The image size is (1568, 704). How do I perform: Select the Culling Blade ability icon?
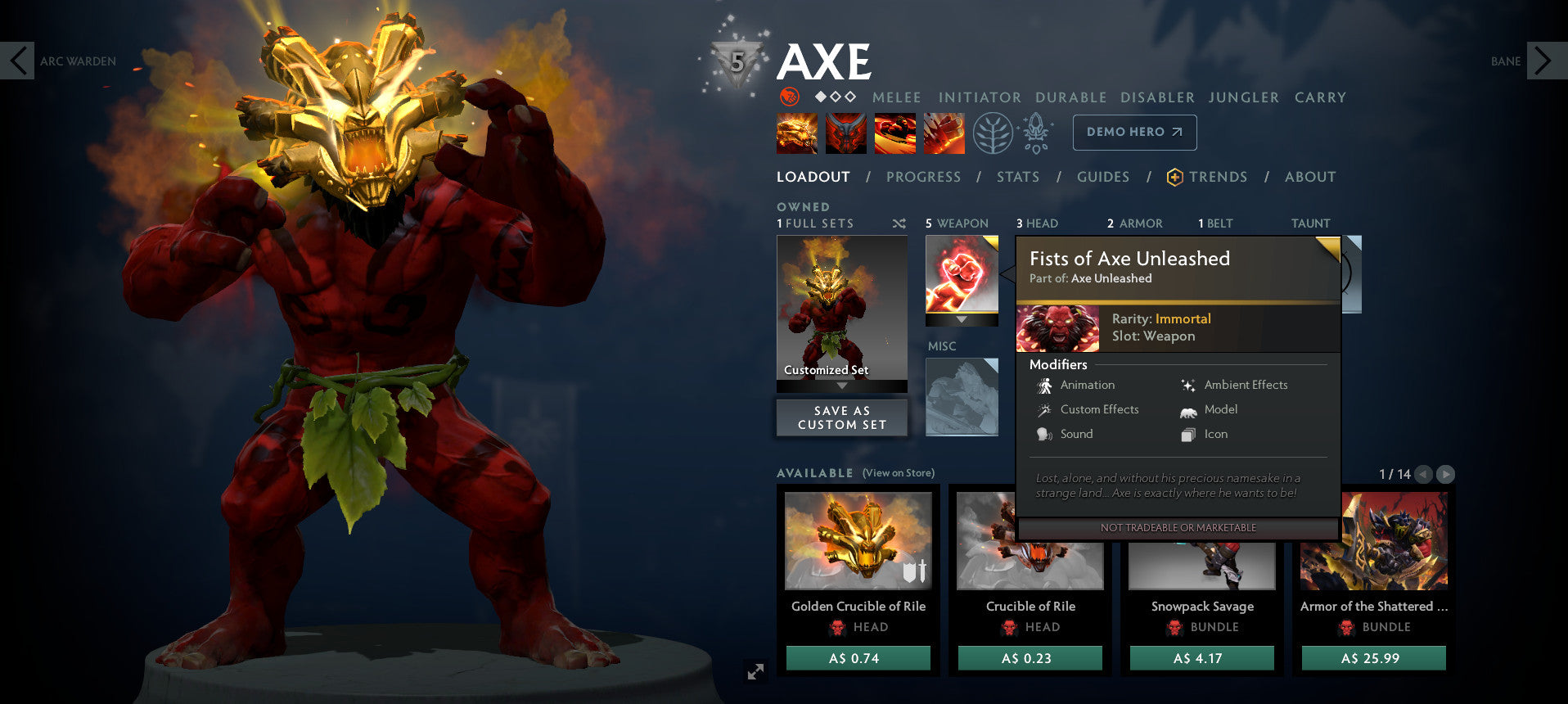click(x=944, y=132)
